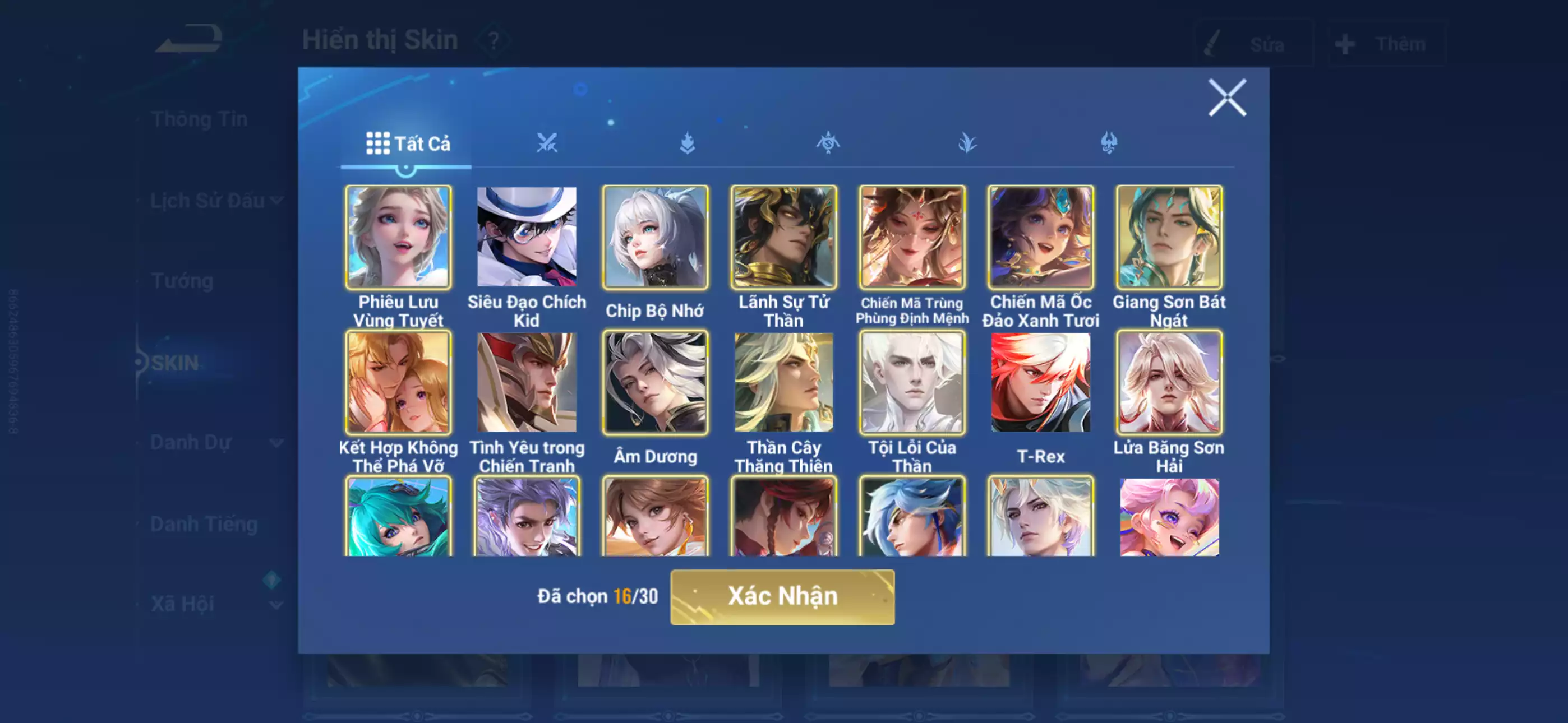This screenshot has width=1568, height=723.
Task: Toggle selection of the Chip Bộ Nhớ skin
Action: point(656,237)
